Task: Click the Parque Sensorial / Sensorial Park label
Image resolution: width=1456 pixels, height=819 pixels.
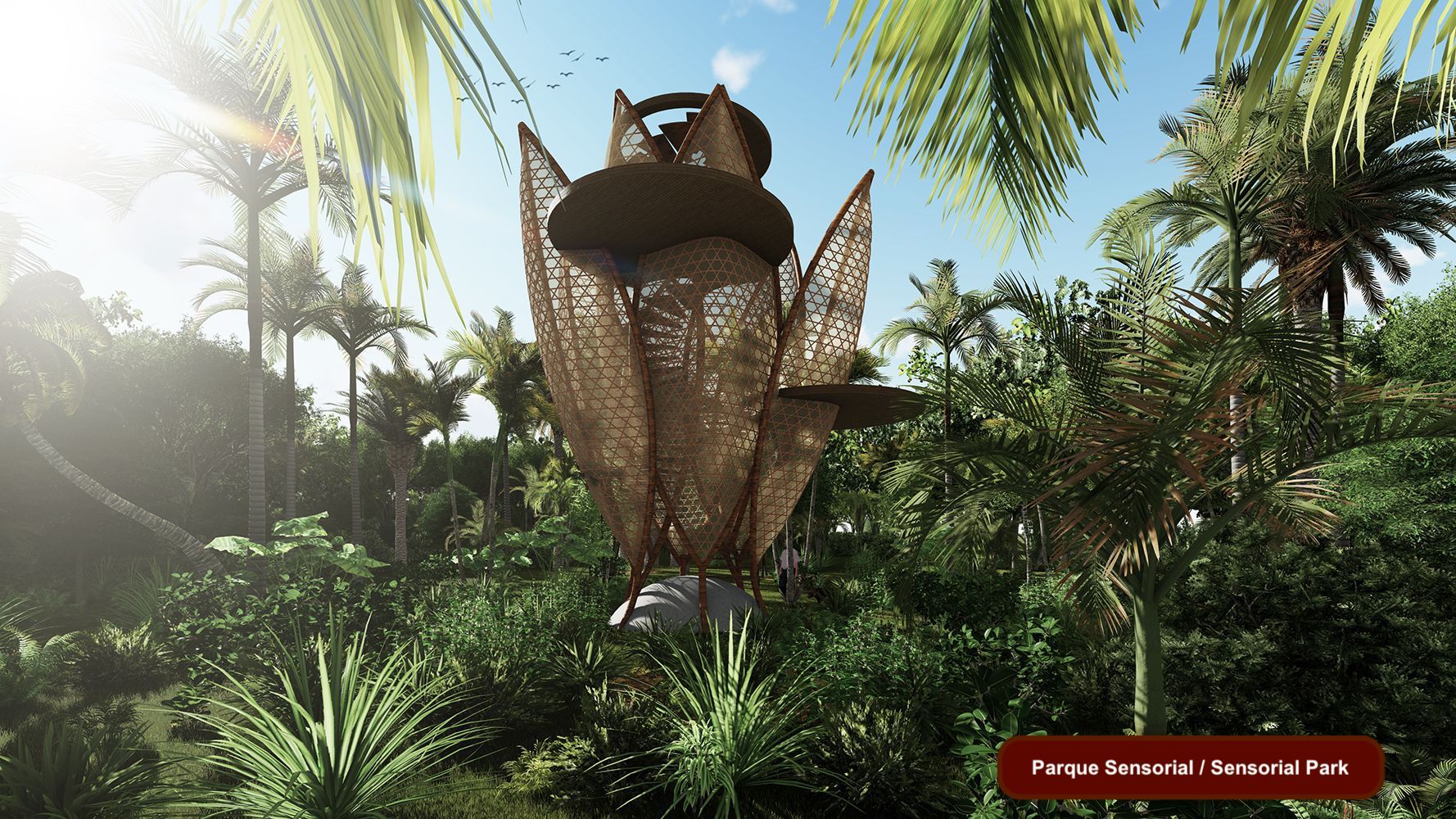Action: (1190, 767)
